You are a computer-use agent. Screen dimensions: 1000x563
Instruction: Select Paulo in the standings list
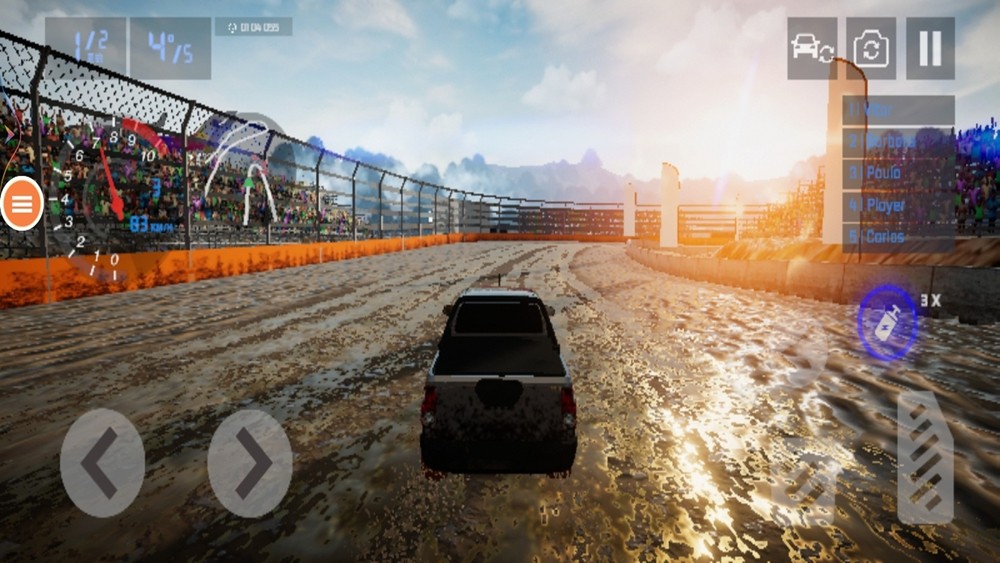pyautogui.click(x=898, y=173)
